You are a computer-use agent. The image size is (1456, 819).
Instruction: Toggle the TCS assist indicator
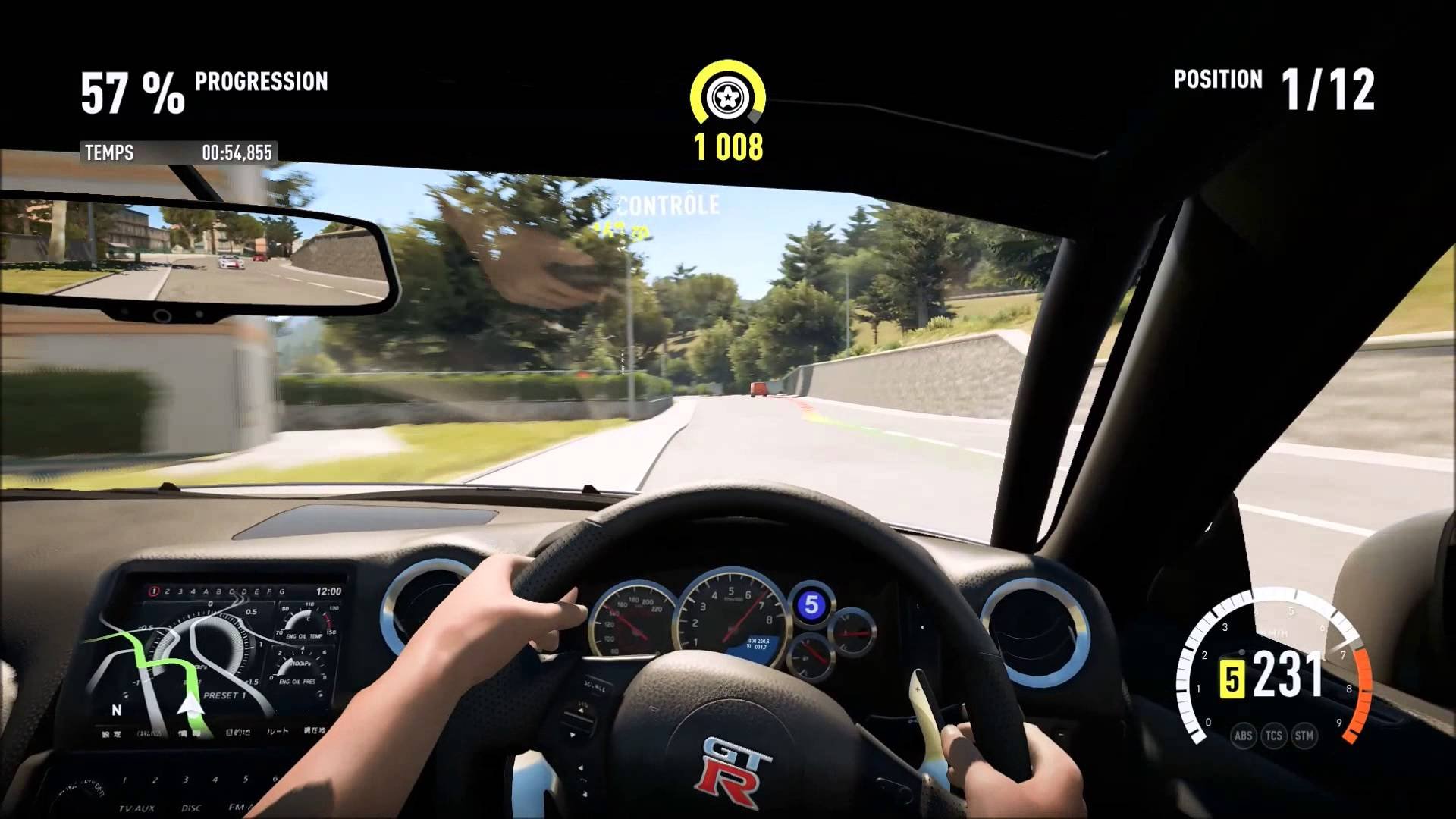click(x=1274, y=735)
